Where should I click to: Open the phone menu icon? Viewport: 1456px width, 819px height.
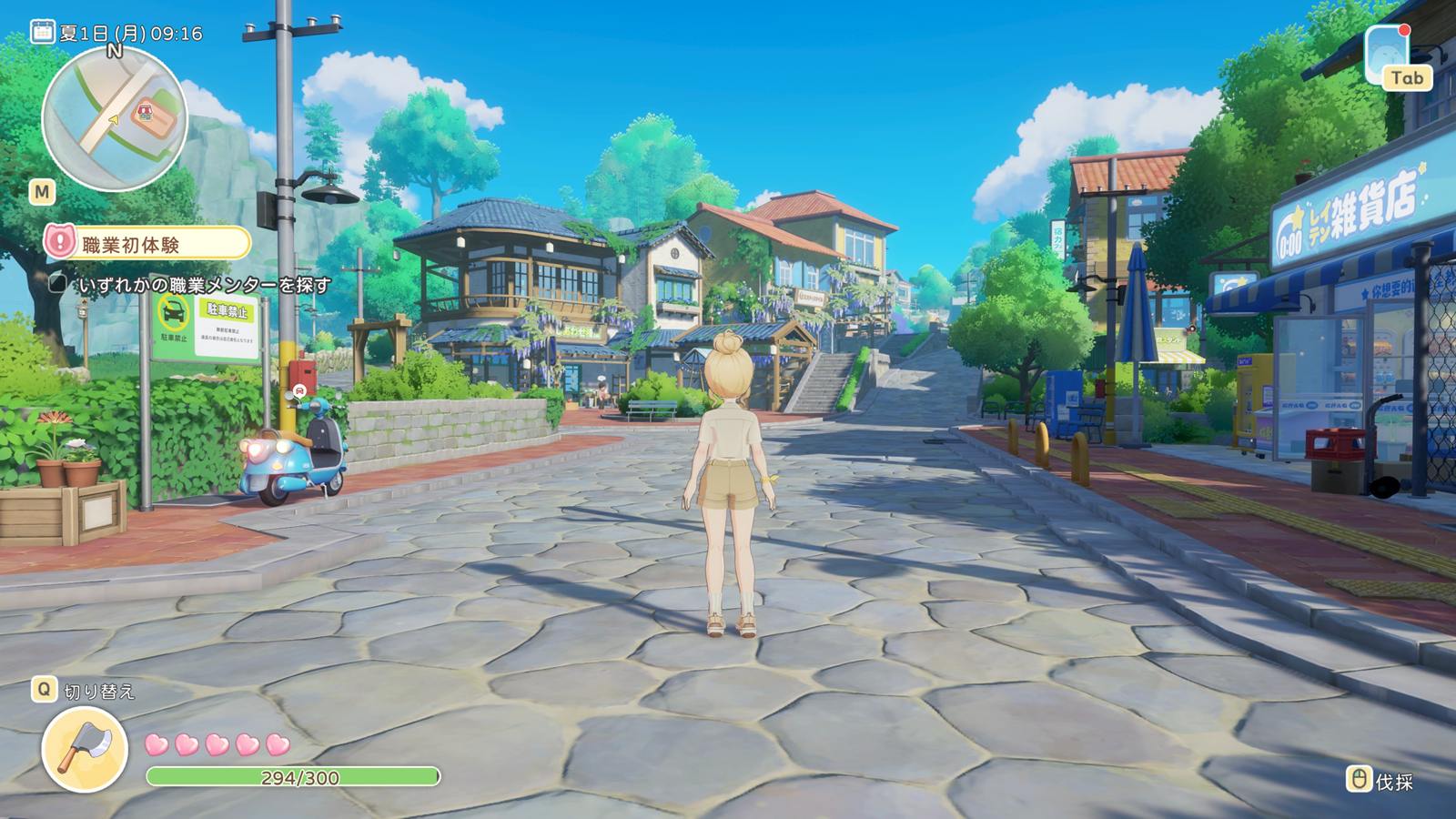tap(1386, 55)
